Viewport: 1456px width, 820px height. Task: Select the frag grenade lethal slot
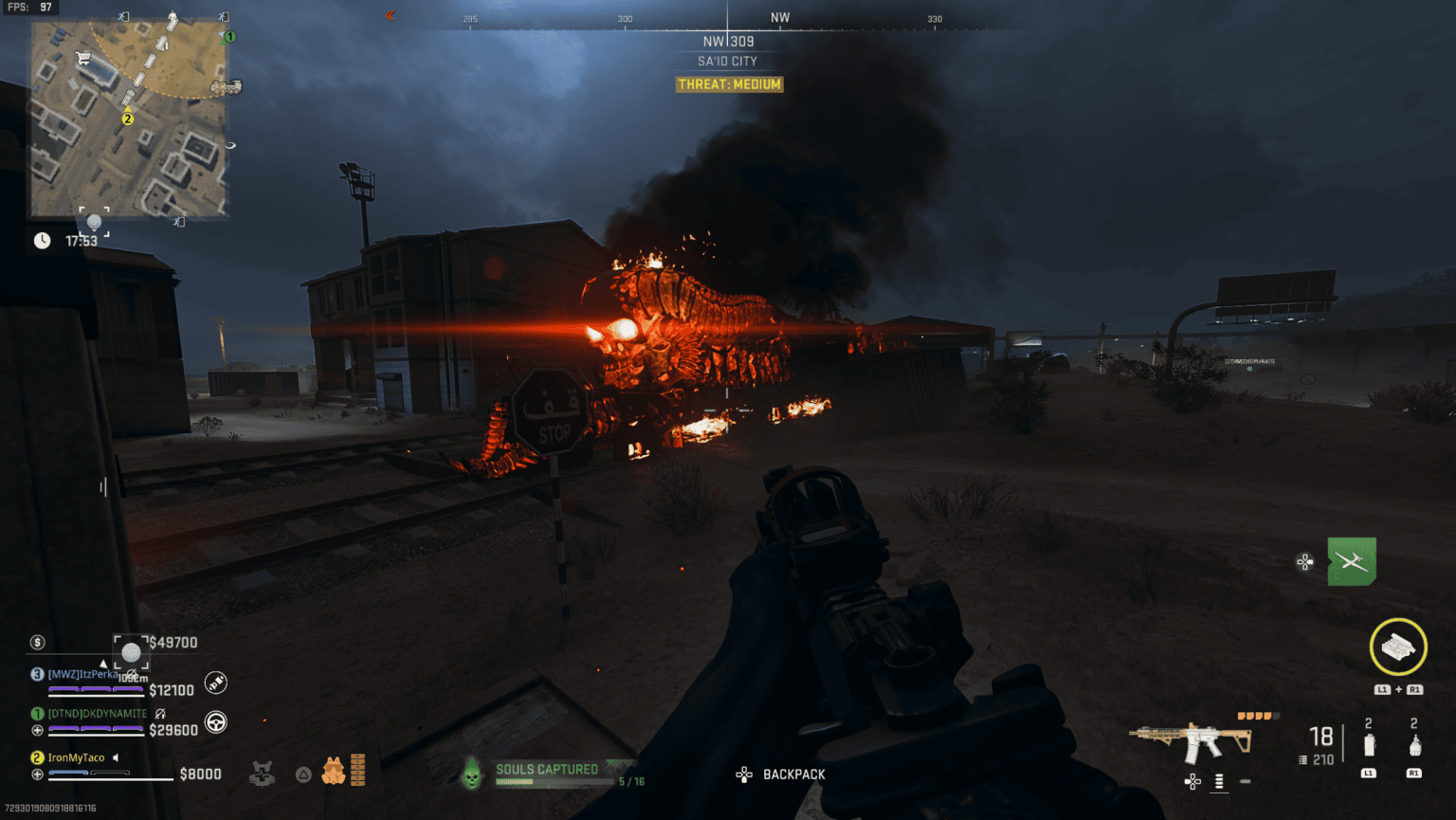coord(1415,744)
